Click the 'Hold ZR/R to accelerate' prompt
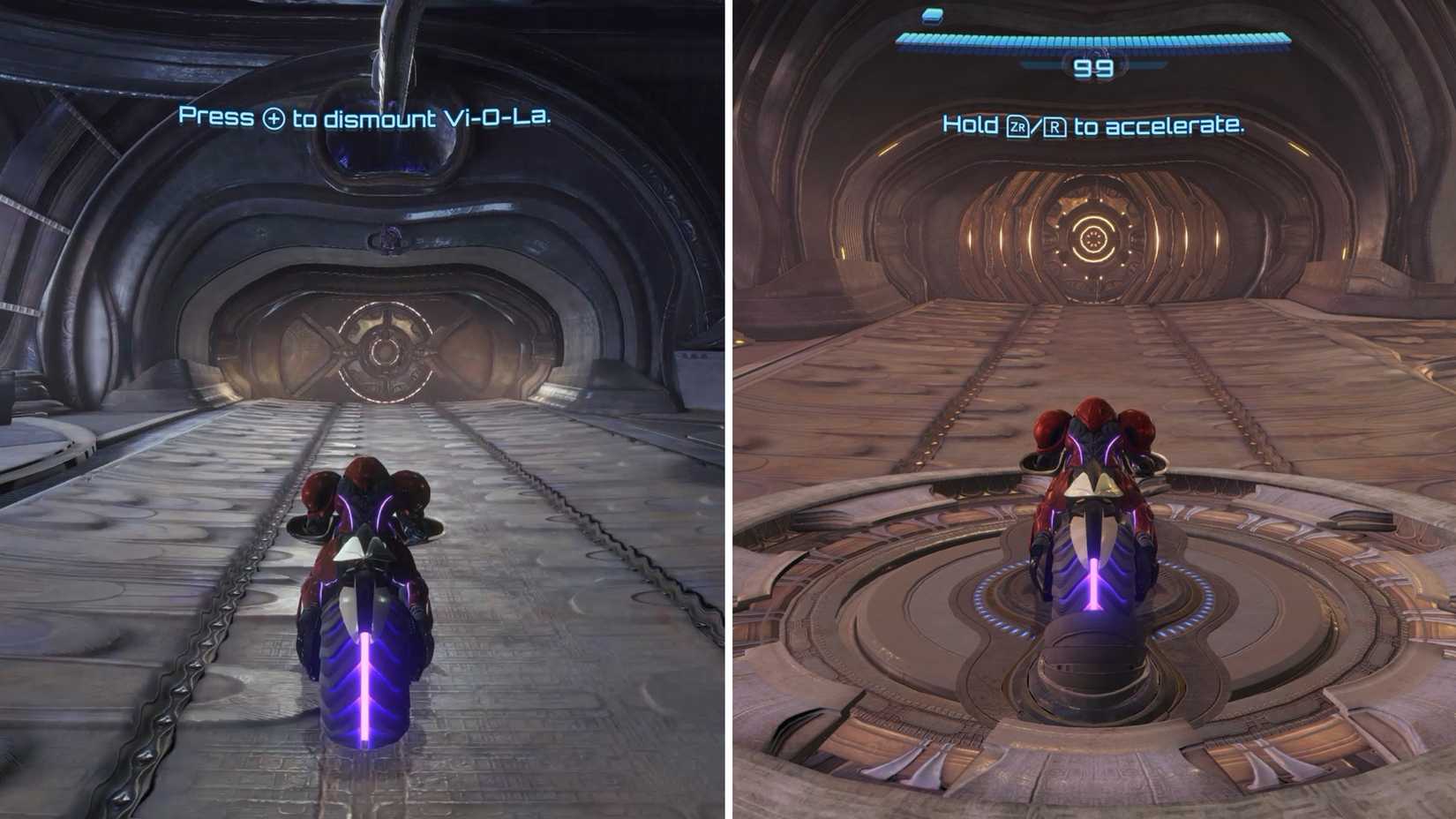 point(1094,125)
